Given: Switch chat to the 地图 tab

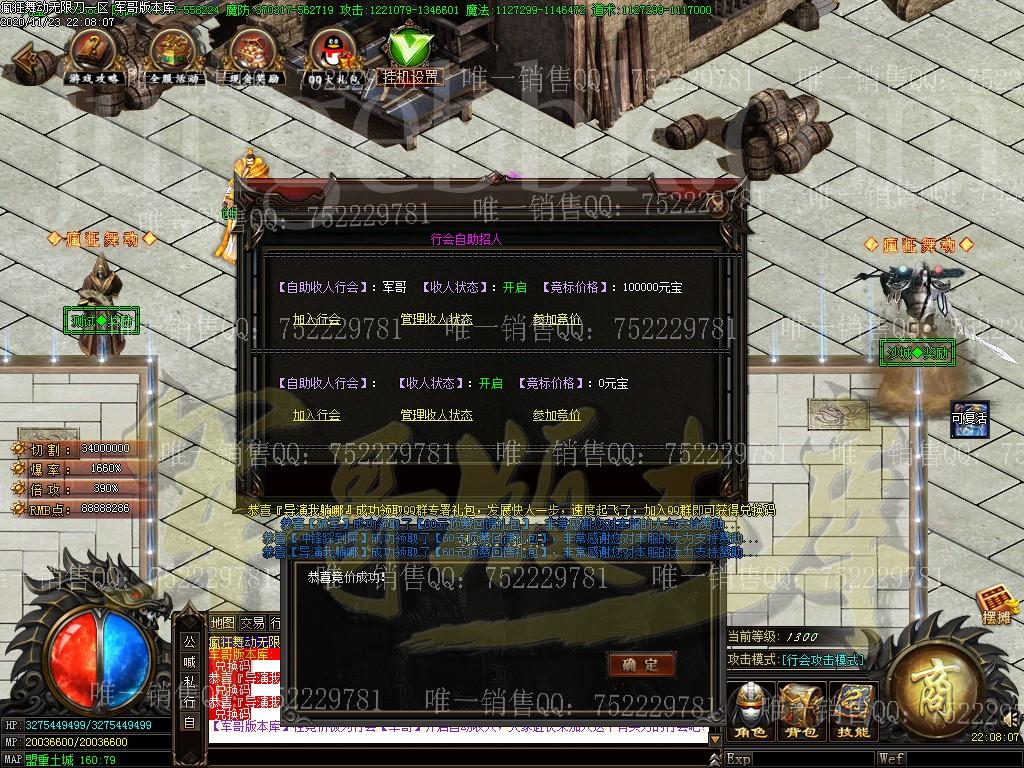Looking at the screenshot, I should [x=223, y=623].
